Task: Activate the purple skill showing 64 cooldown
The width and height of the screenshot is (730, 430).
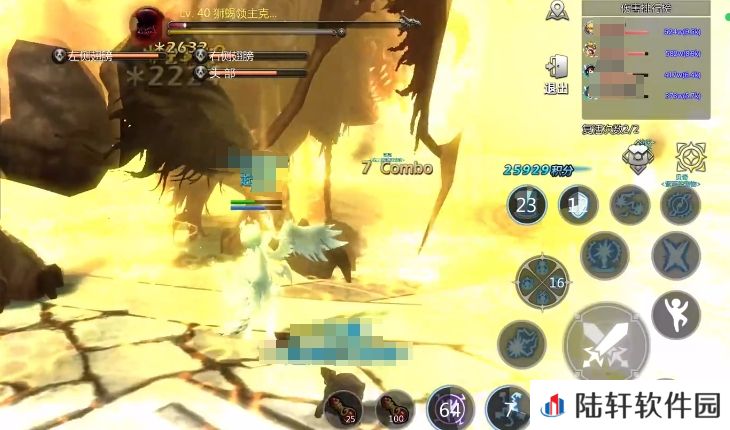Action: pos(450,408)
